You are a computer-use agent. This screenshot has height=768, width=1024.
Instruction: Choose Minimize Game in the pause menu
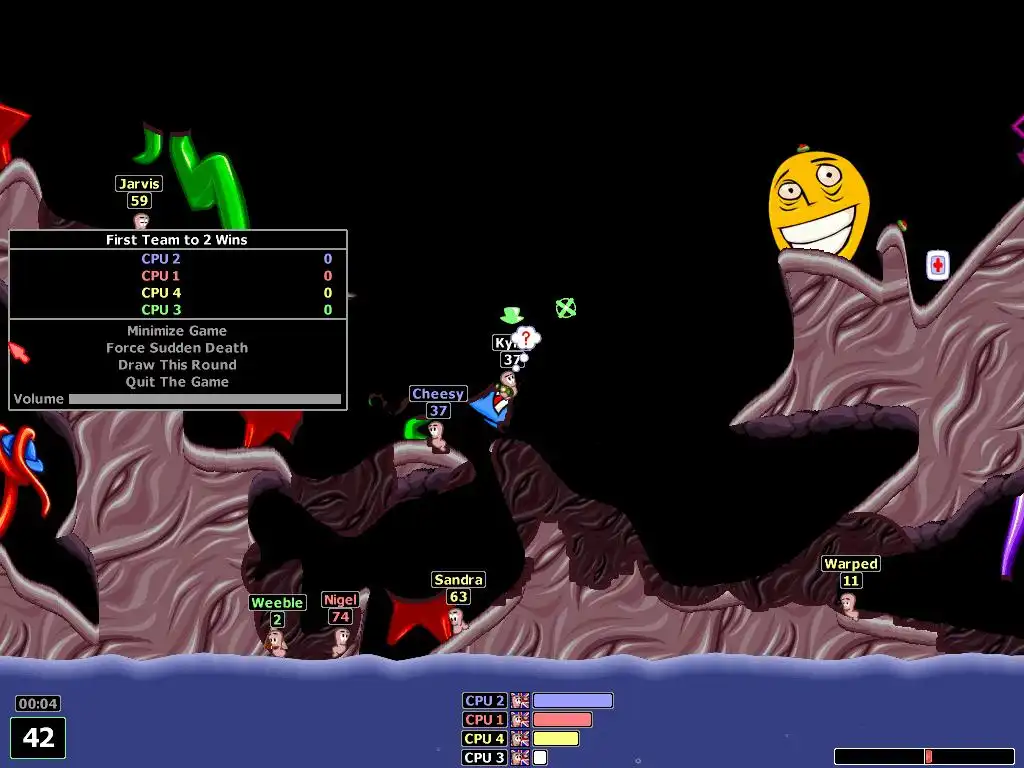point(177,331)
